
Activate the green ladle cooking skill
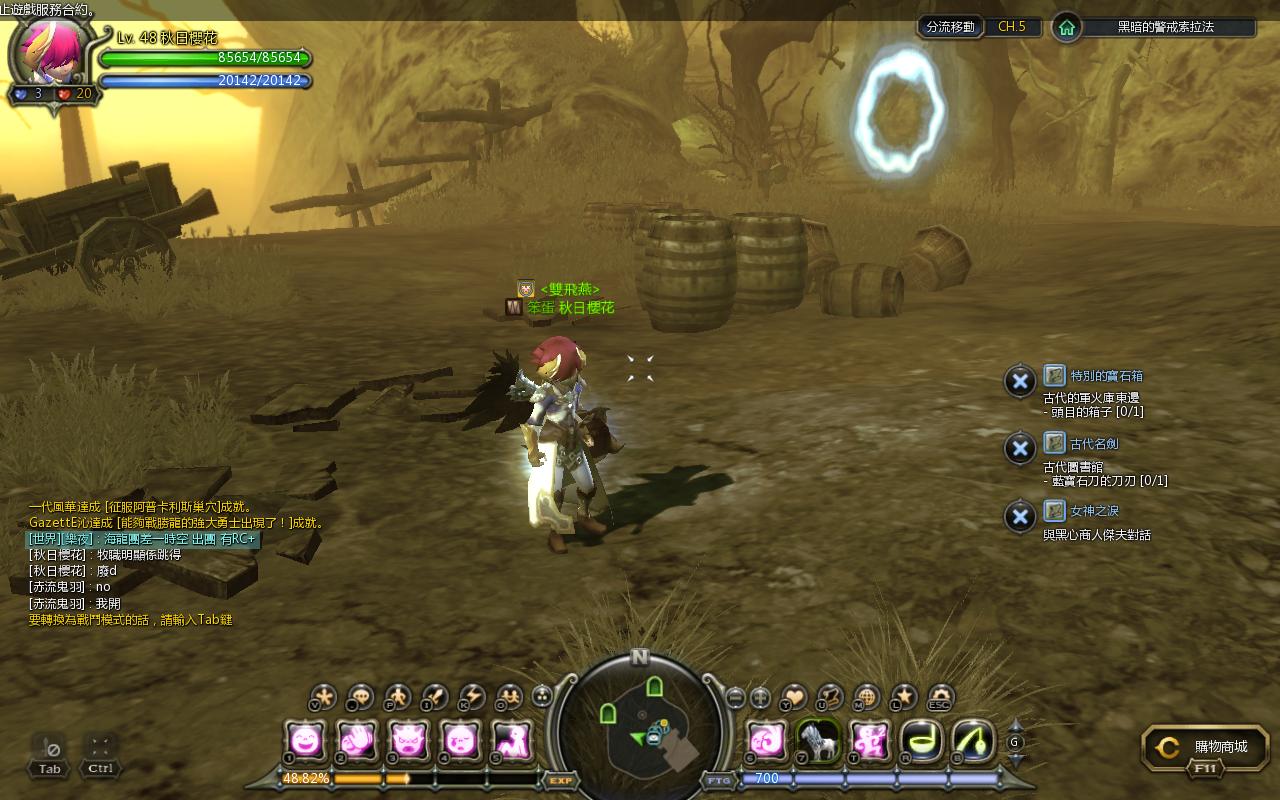tap(921, 741)
